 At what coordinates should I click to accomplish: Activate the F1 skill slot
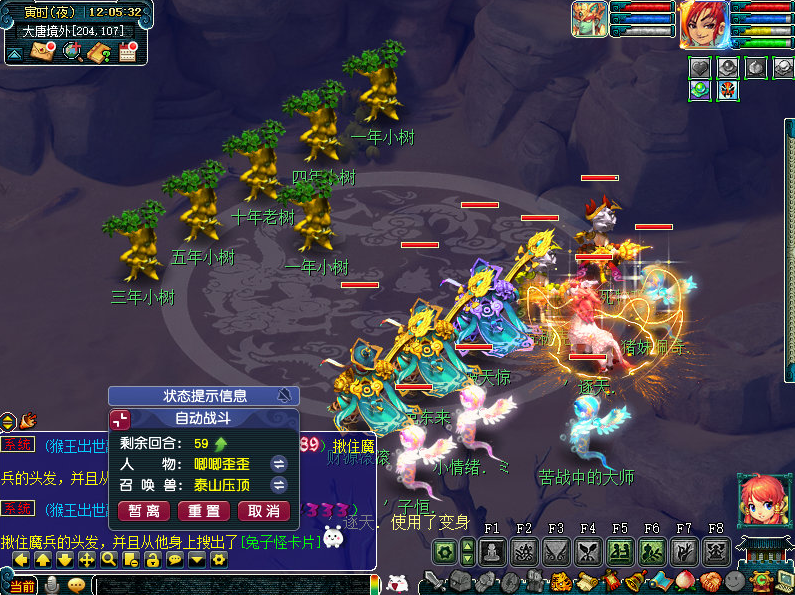[492, 550]
